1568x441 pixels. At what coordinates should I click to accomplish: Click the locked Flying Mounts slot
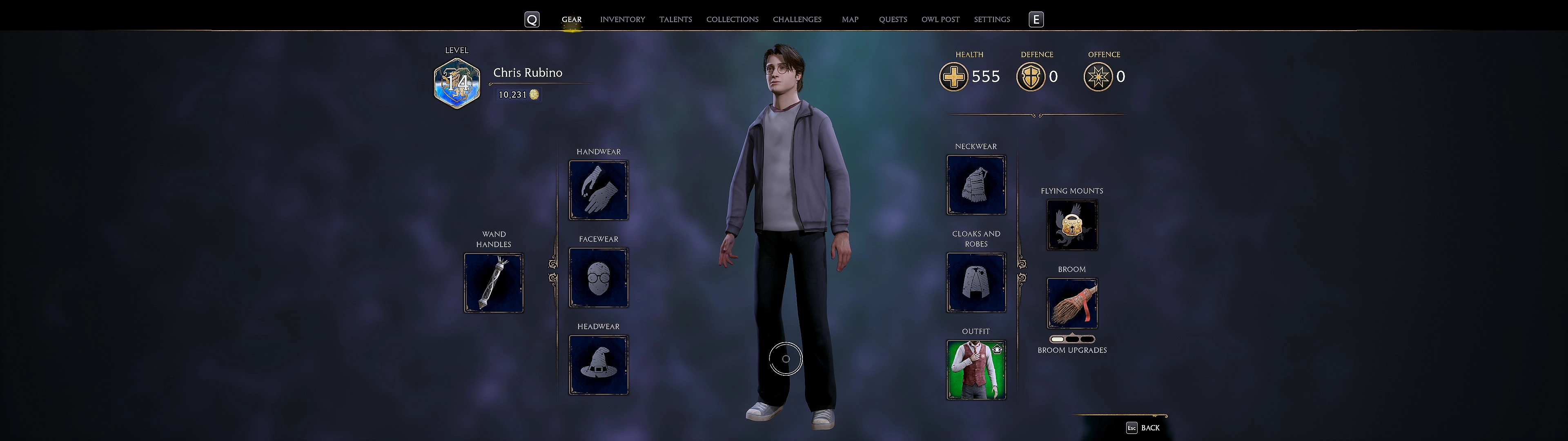(x=1072, y=225)
